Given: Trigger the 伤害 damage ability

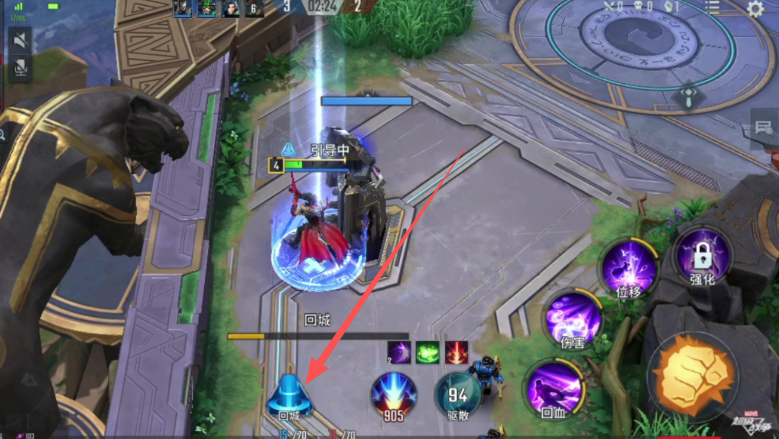Looking at the screenshot, I should 573,320.
